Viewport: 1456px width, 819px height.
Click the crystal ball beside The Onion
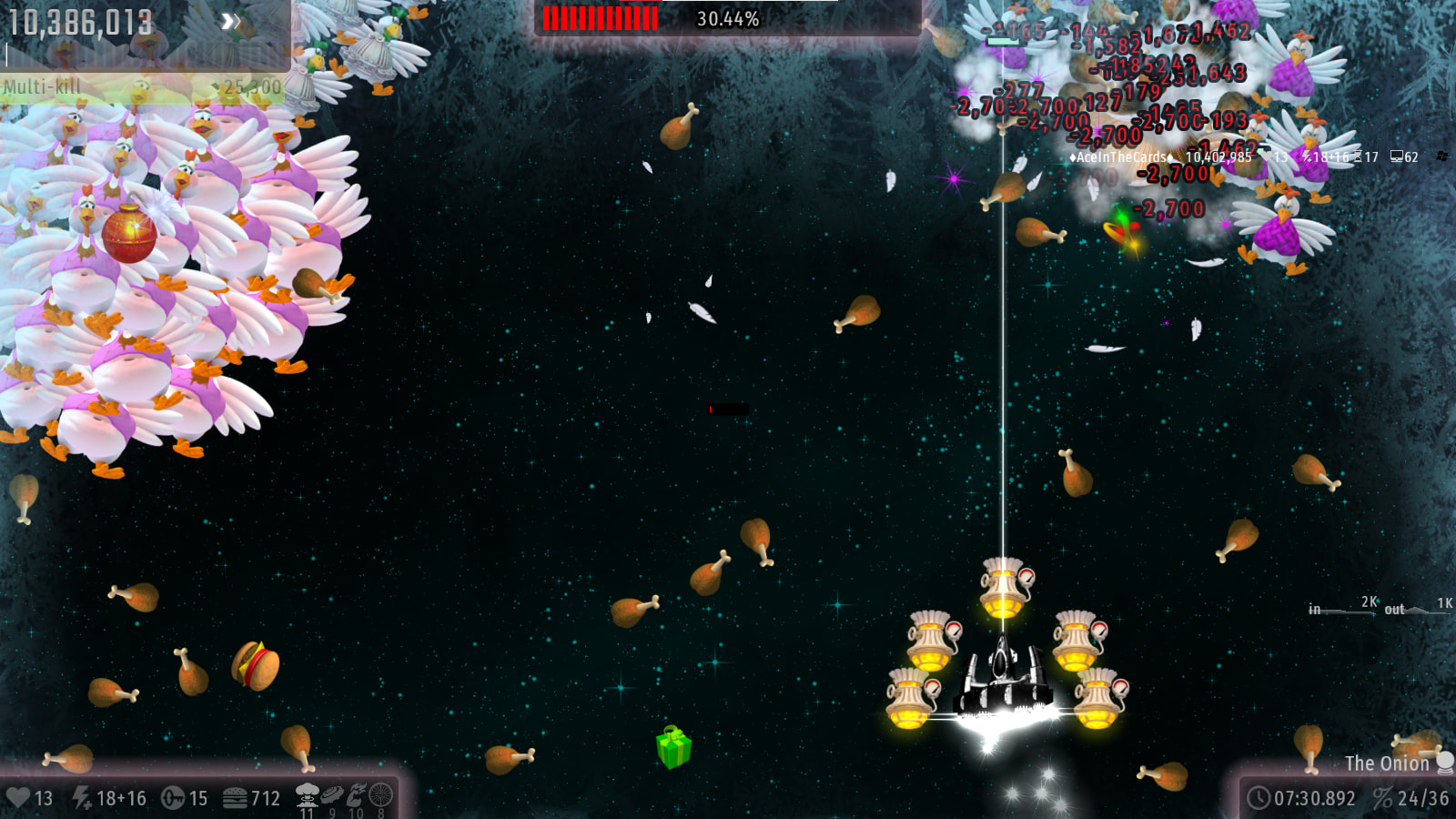point(1444,762)
